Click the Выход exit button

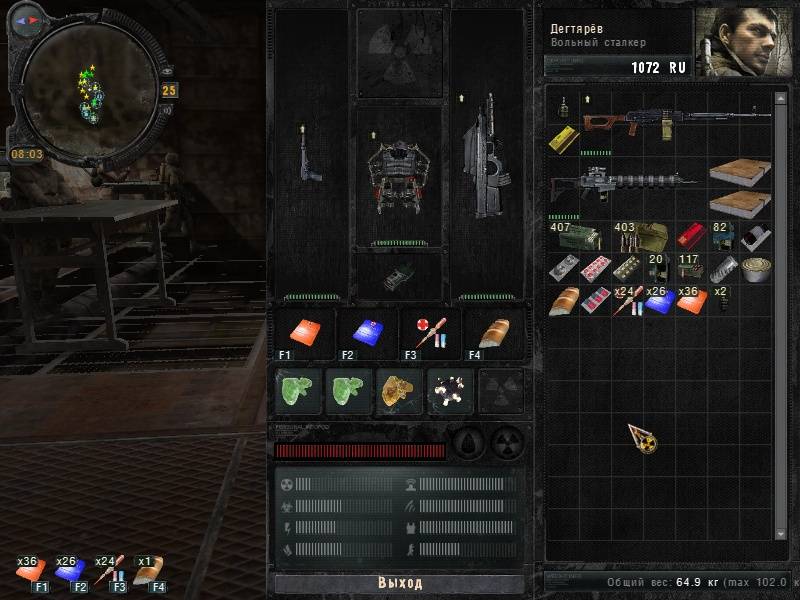pyautogui.click(x=399, y=583)
